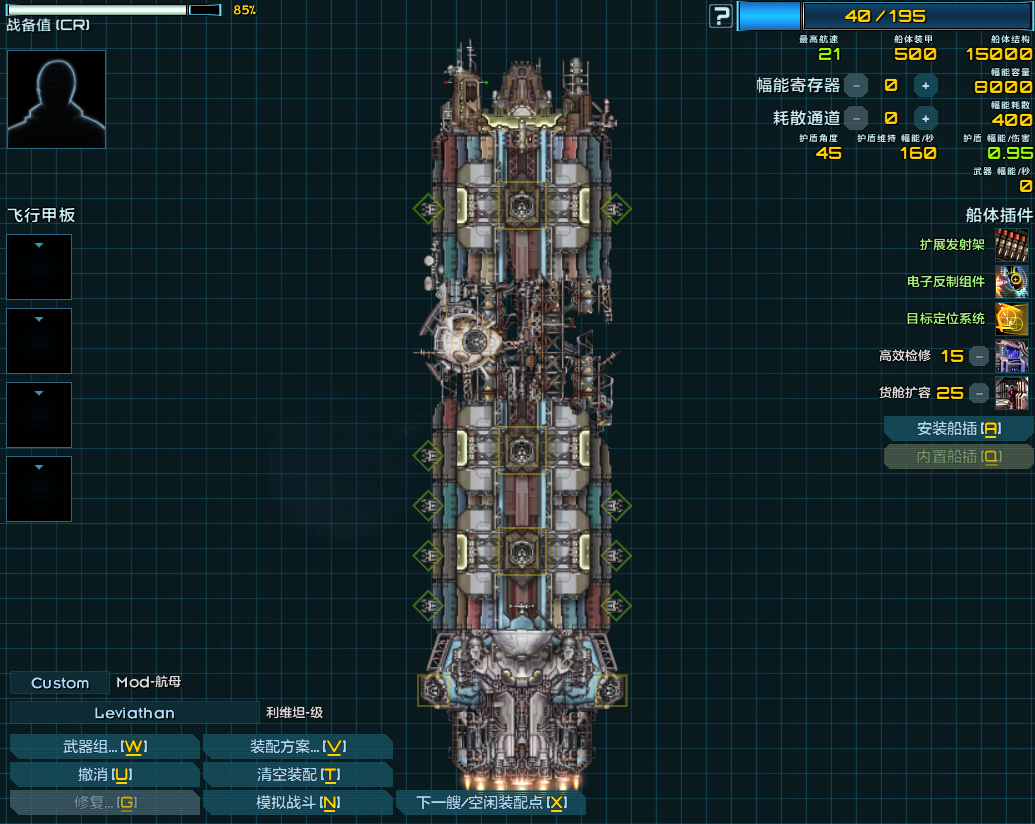Select the Leviathan ship name field

coord(134,713)
